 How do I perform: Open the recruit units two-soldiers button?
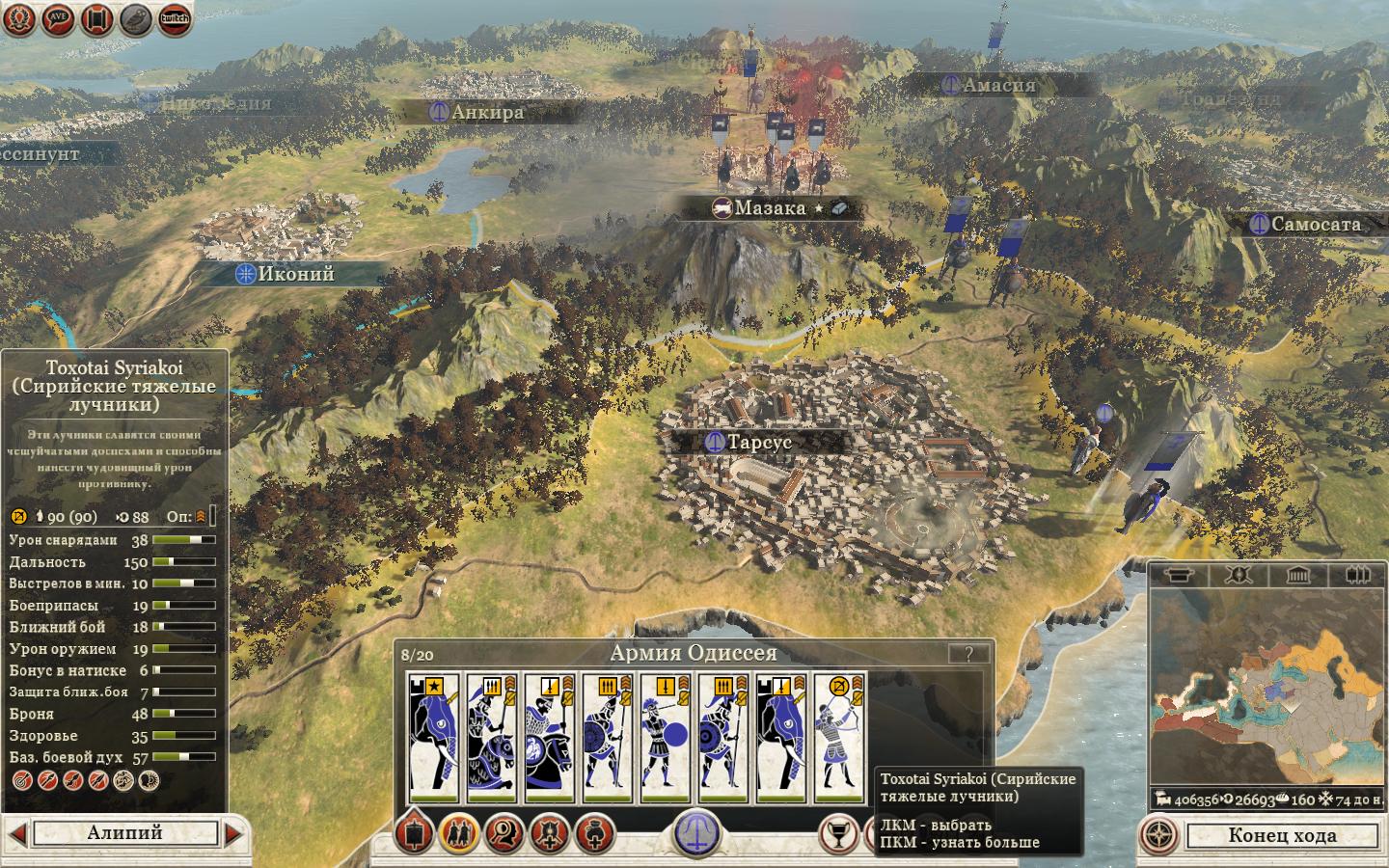pyautogui.click(x=459, y=833)
